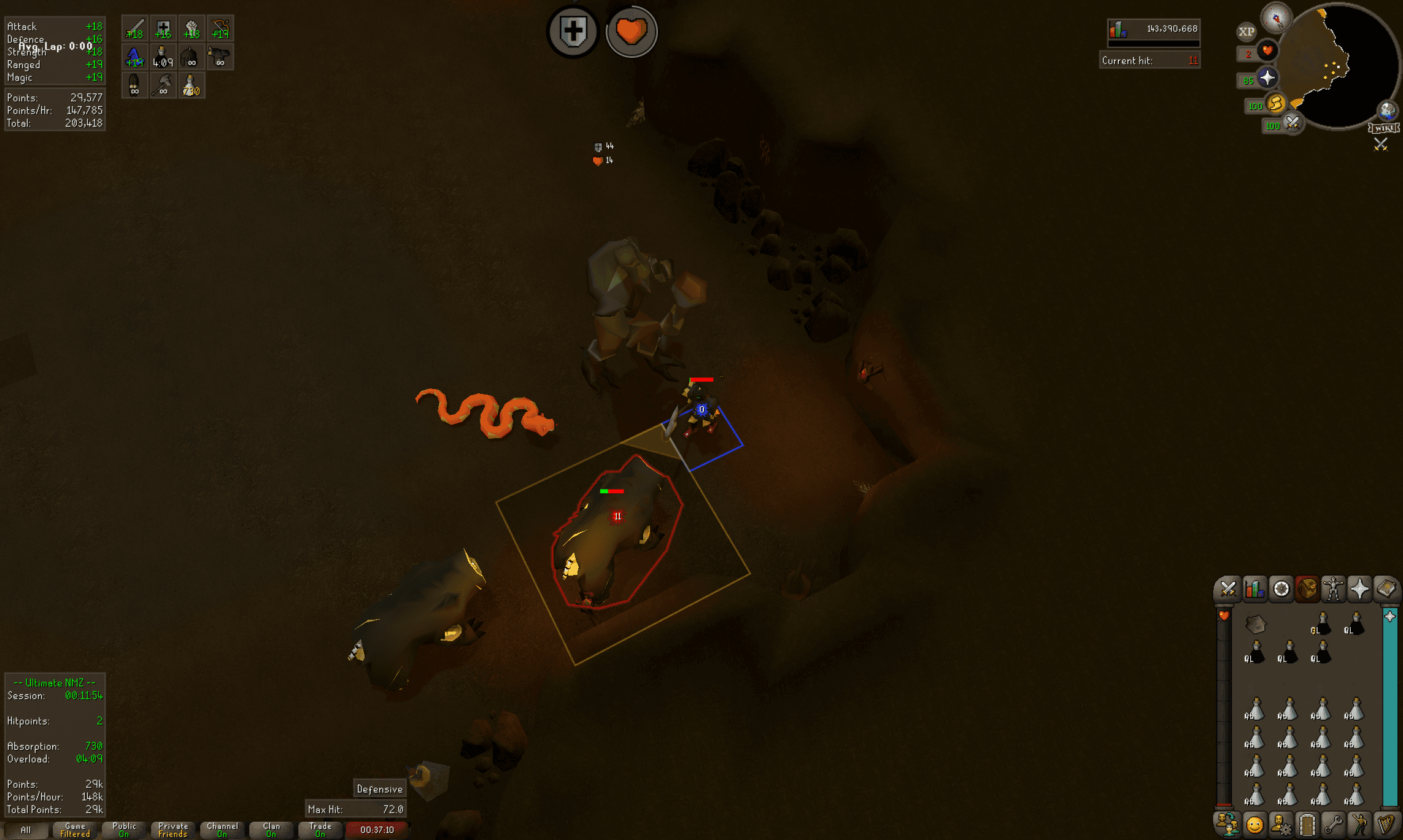Open the Quest list tab
The image size is (1403, 840).
(1281, 590)
